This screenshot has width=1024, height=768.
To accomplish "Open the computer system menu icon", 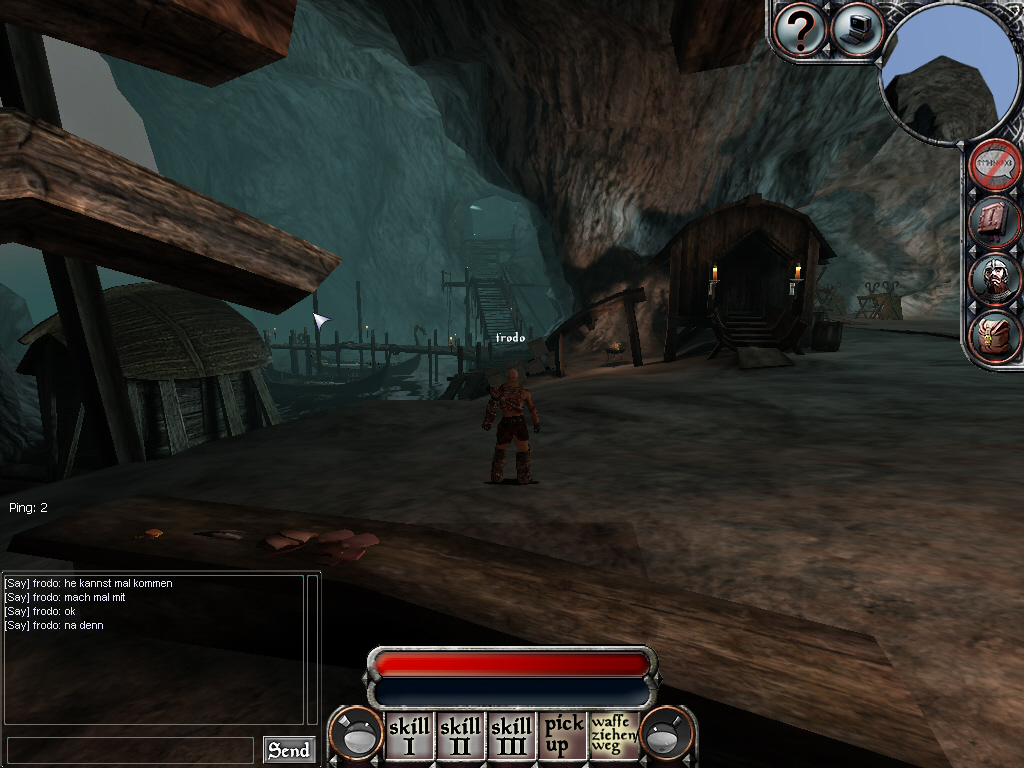I will pos(856,30).
